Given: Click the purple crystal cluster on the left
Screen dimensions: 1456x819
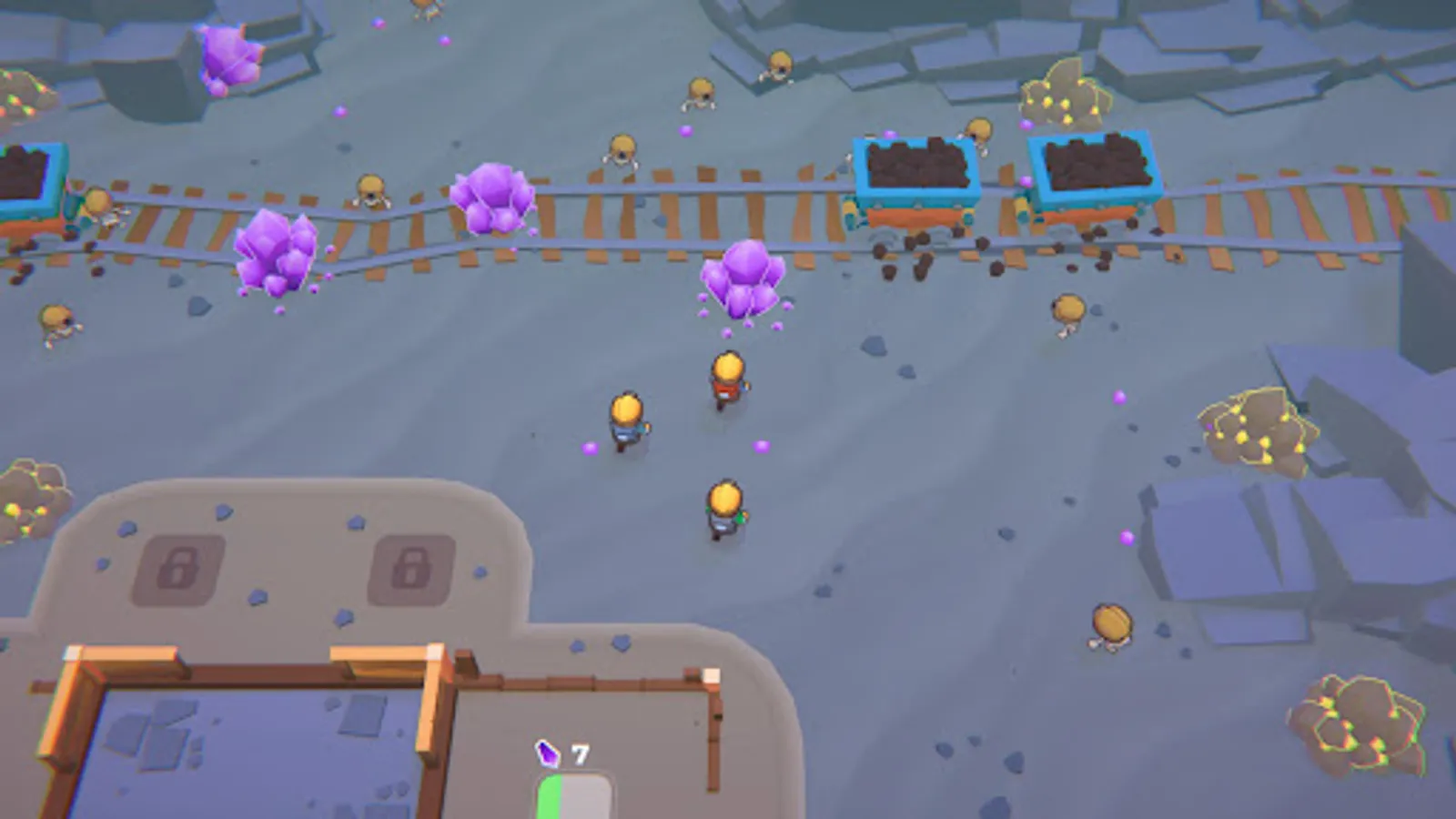Looking at the screenshot, I should 273,250.
